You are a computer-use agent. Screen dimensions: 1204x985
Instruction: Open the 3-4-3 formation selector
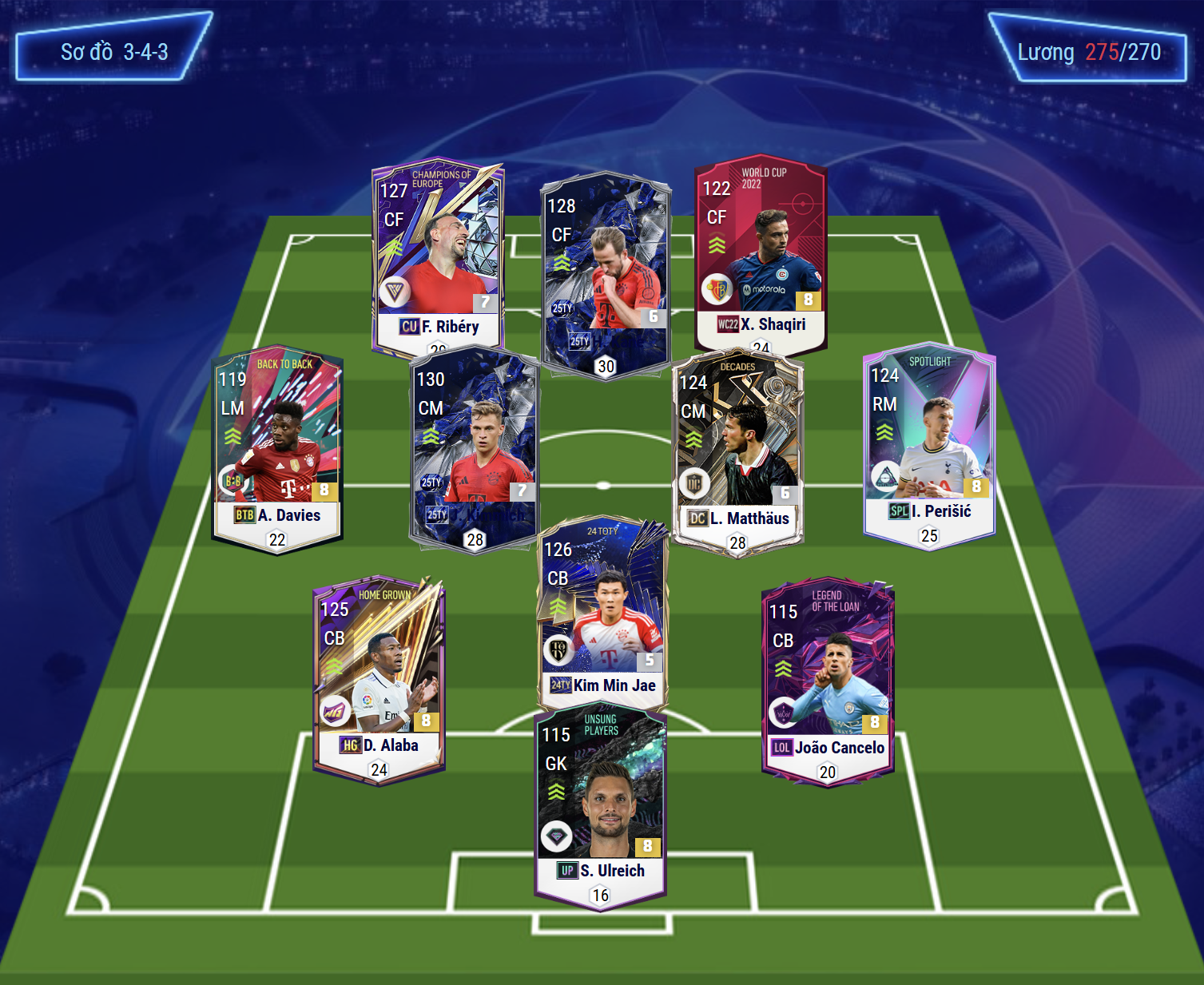click(113, 52)
